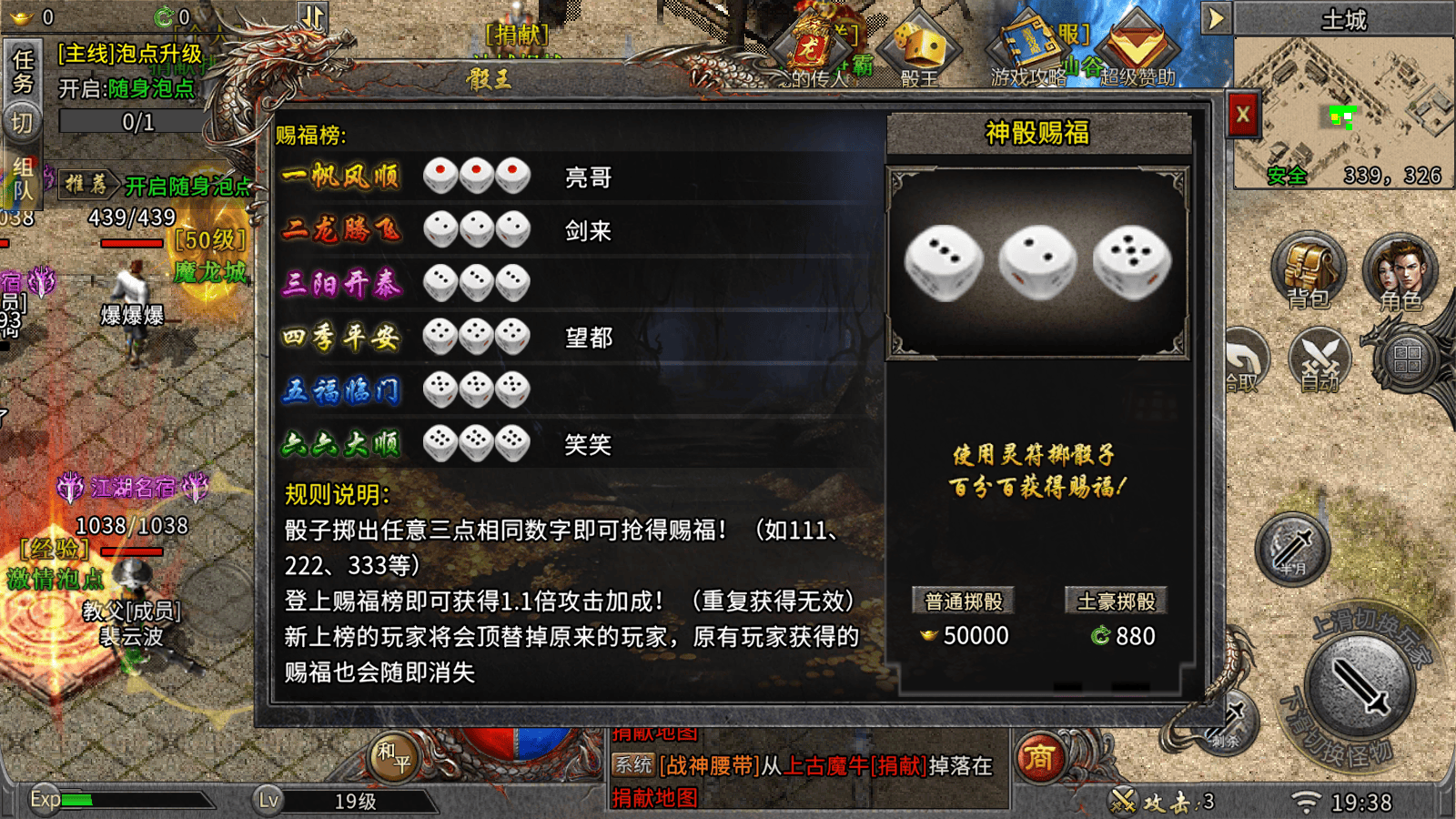Open the 商 shop button
The height and width of the screenshot is (819, 1456).
(x=1039, y=757)
